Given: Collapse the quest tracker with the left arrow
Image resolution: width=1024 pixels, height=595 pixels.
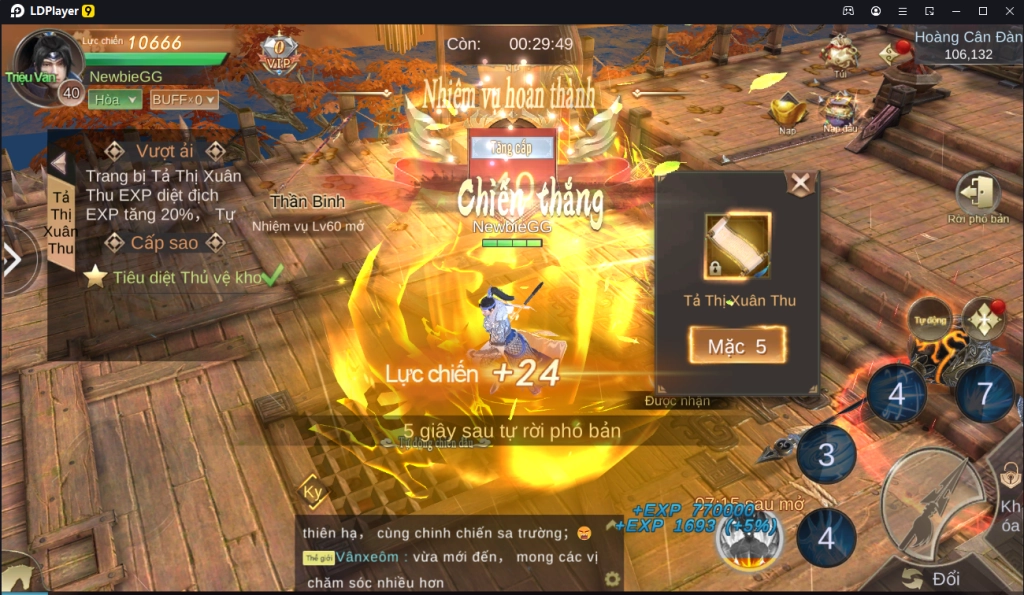Looking at the screenshot, I should pos(58,163).
